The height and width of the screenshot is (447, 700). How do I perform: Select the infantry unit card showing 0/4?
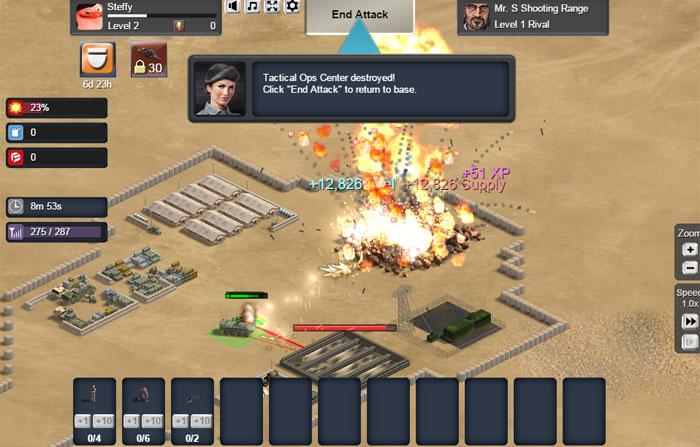pyautogui.click(x=95, y=404)
